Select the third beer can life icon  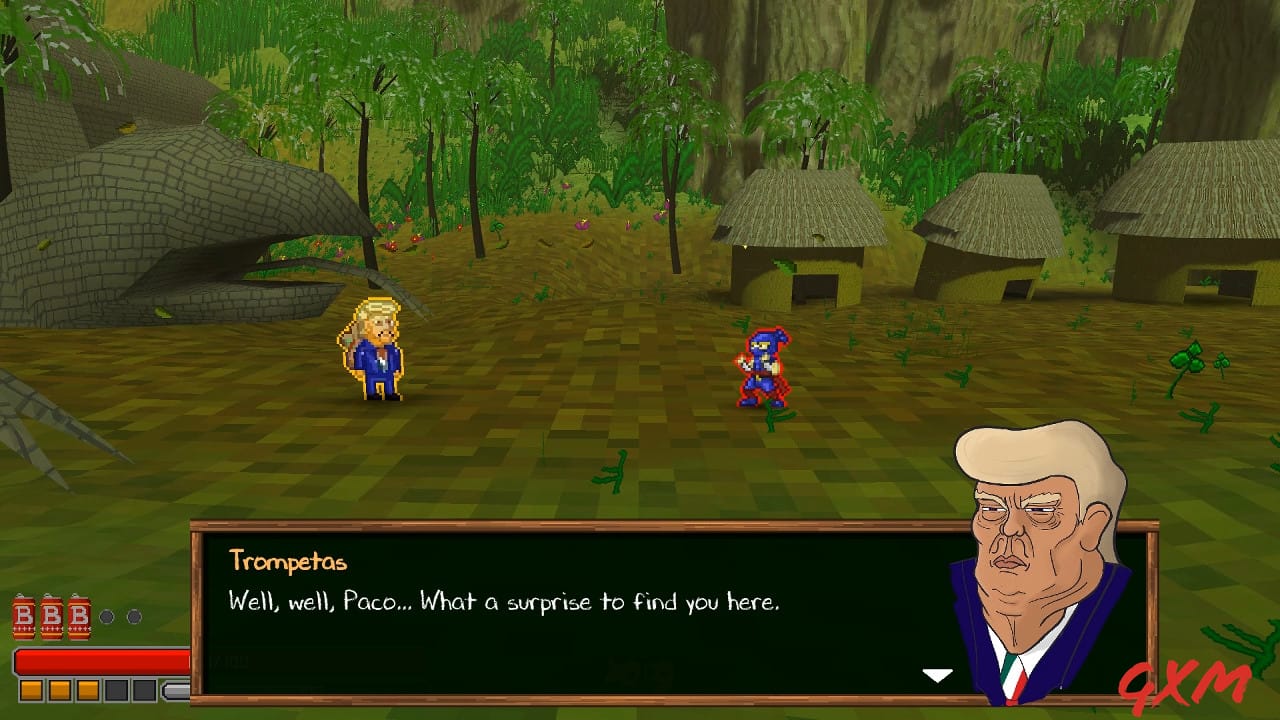pyautogui.click(x=78, y=618)
